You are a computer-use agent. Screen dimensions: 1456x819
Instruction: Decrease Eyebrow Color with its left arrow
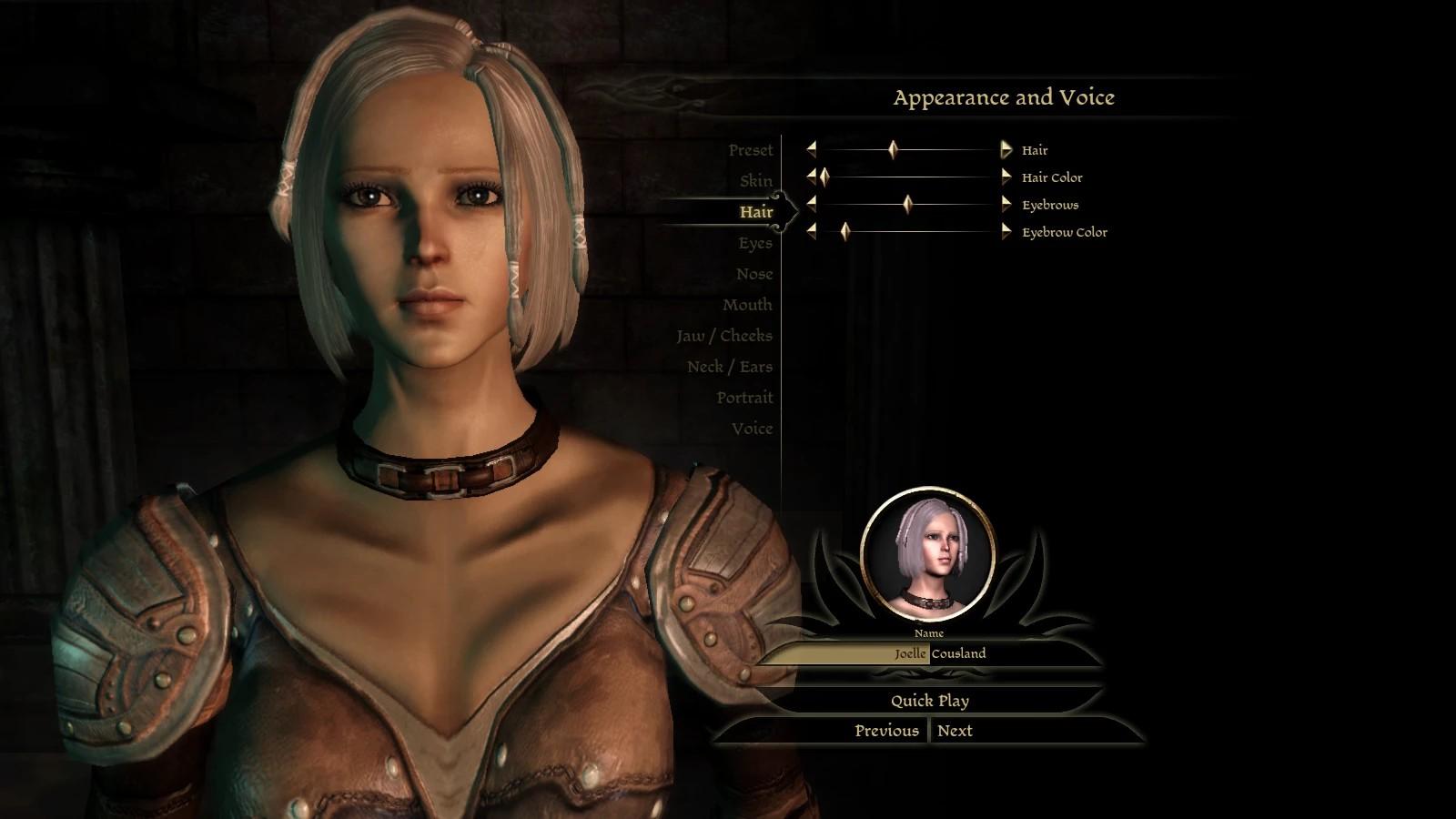pyautogui.click(x=811, y=232)
